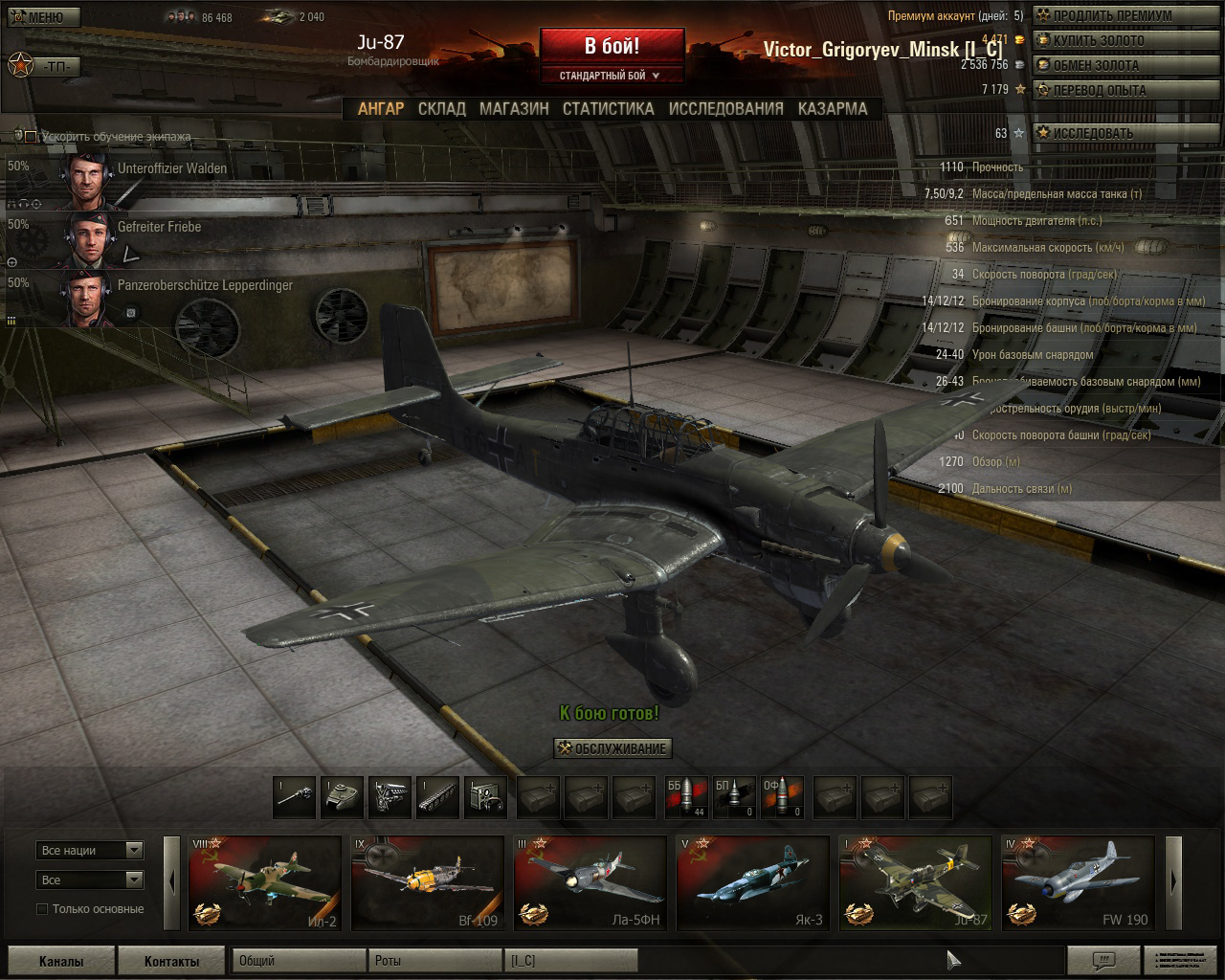1225x980 pixels.
Task: Toggle Ускорить обучение экипажа checkbox
Action: (31, 137)
